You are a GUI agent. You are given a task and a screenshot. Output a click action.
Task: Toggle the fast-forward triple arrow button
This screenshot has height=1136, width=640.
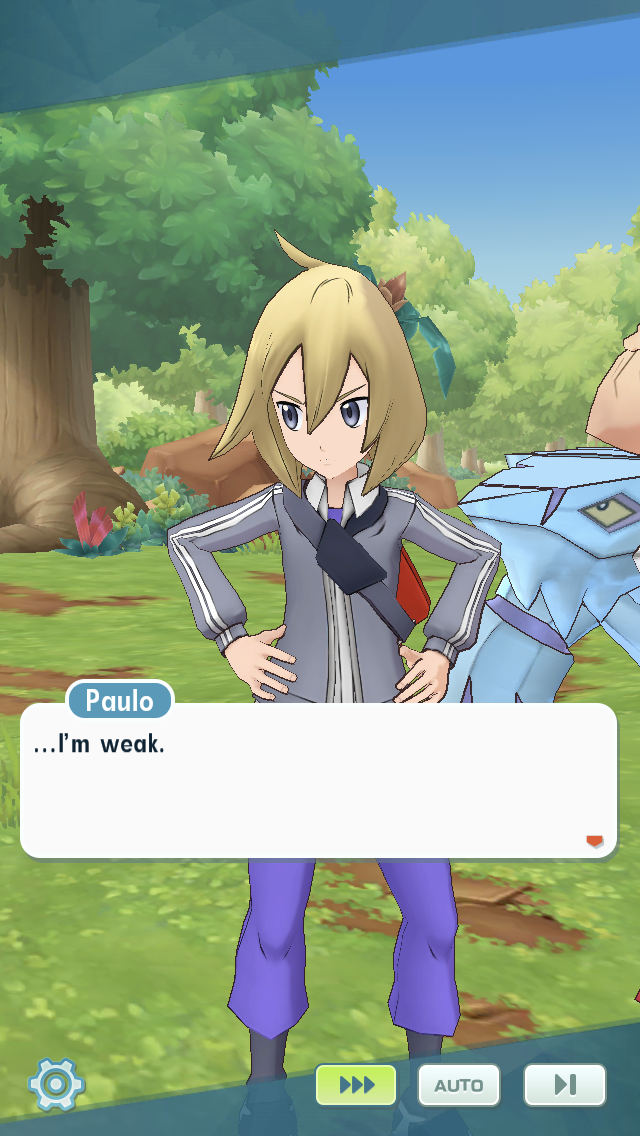tap(356, 1085)
